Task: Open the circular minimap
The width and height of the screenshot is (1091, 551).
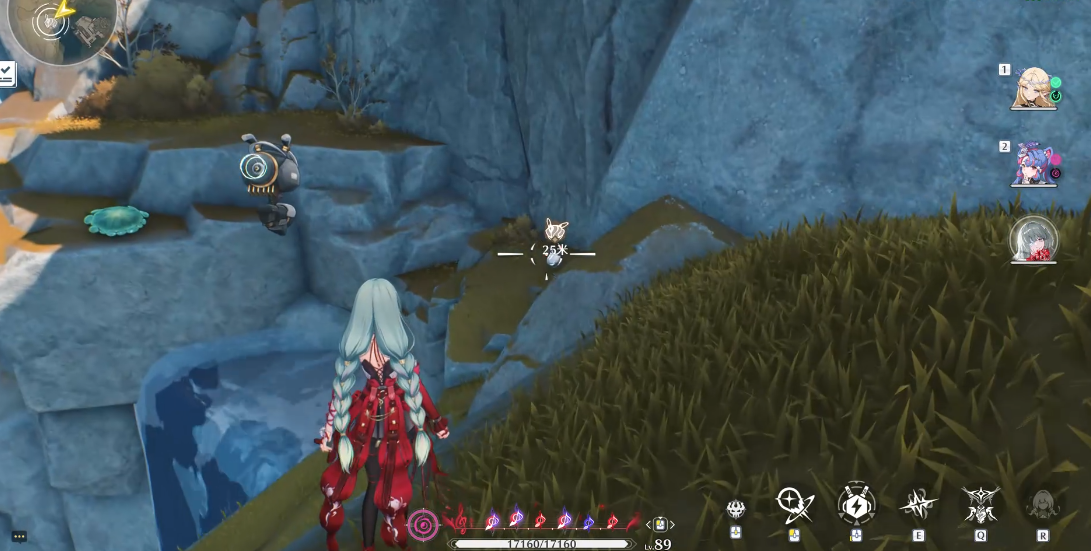Action: (x=58, y=27)
